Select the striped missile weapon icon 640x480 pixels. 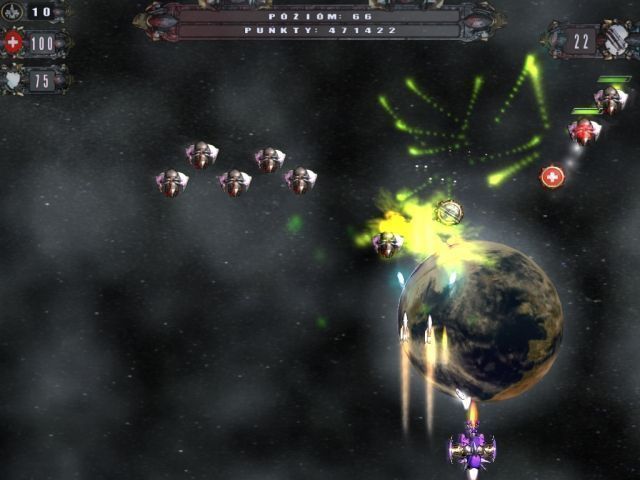[616, 40]
